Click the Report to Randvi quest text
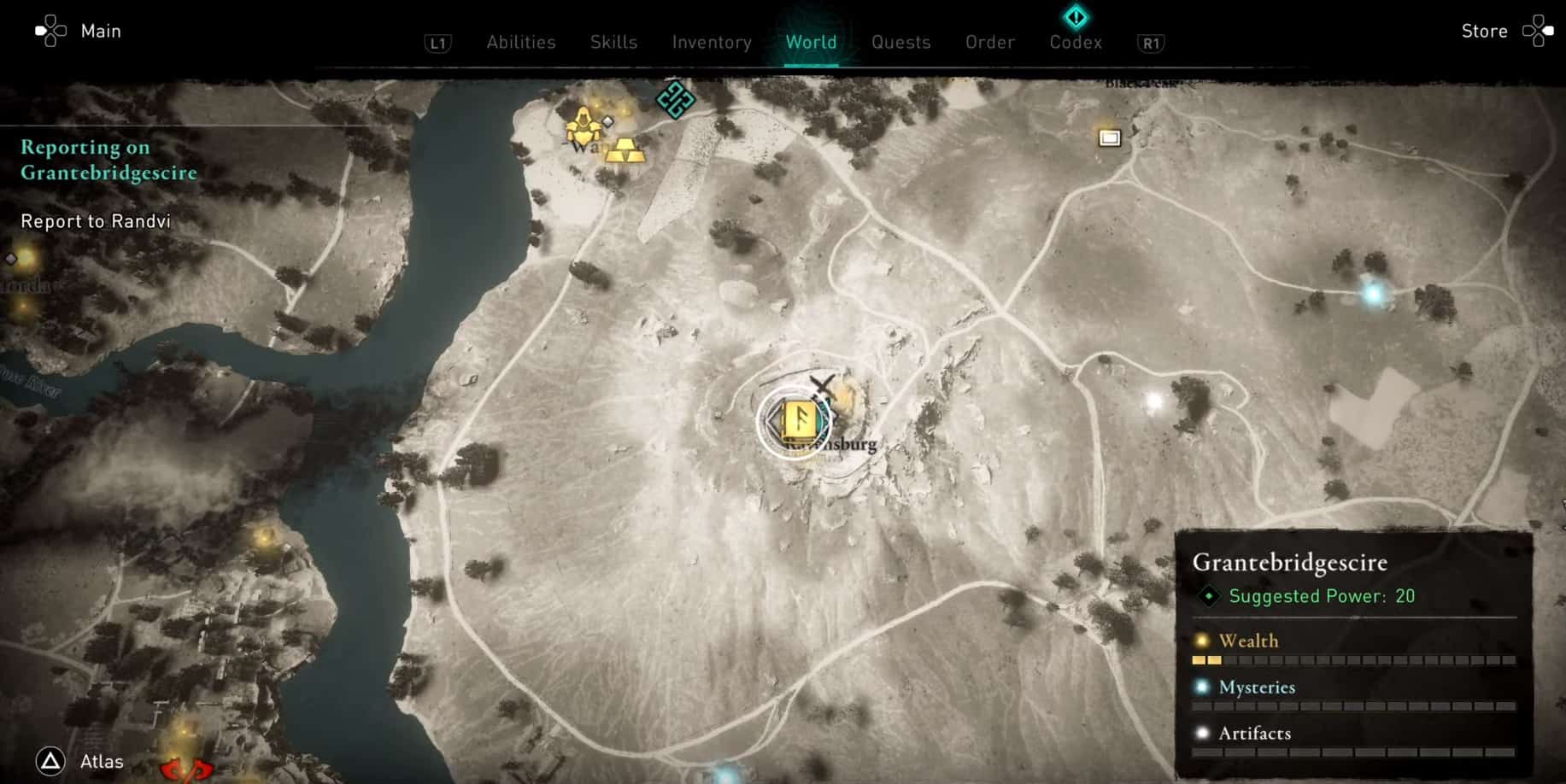The width and height of the screenshot is (1566, 784). point(97,221)
